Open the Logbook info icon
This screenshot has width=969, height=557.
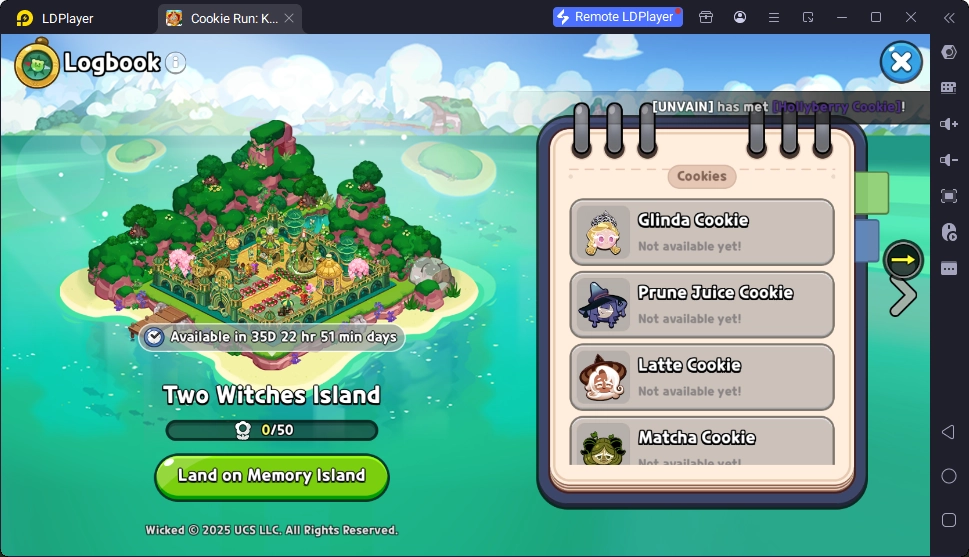pos(176,62)
